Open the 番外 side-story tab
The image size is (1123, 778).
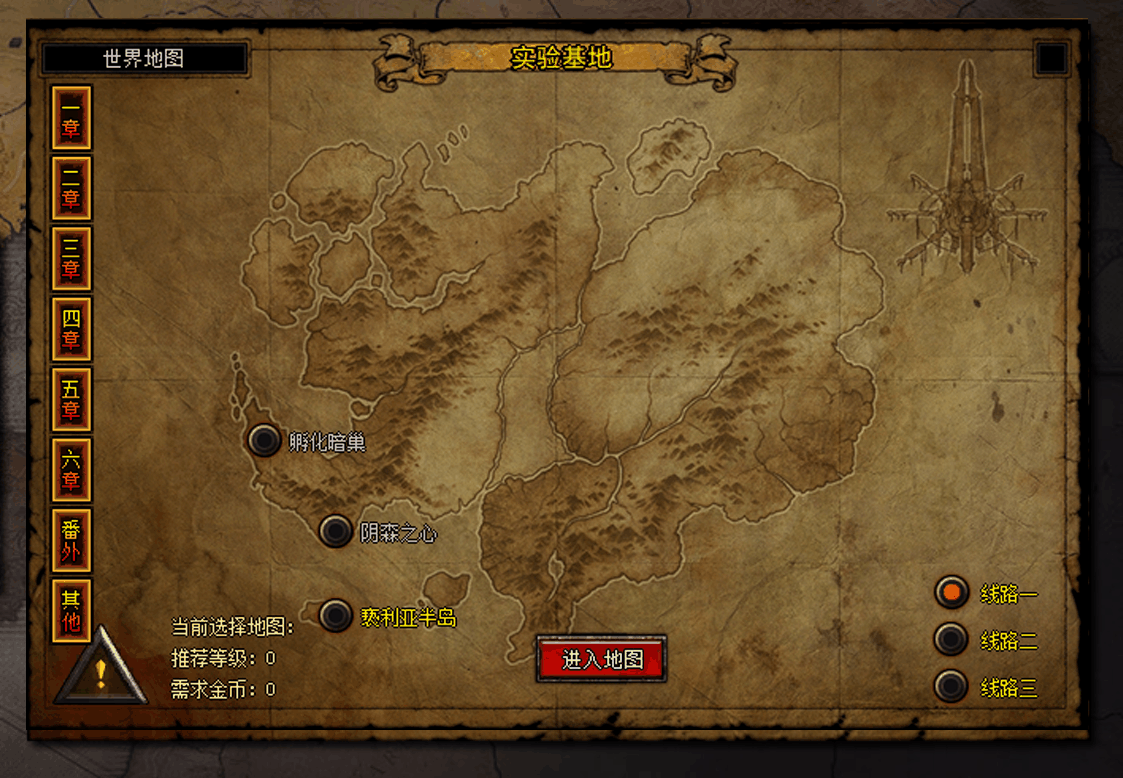click(x=71, y=540)
